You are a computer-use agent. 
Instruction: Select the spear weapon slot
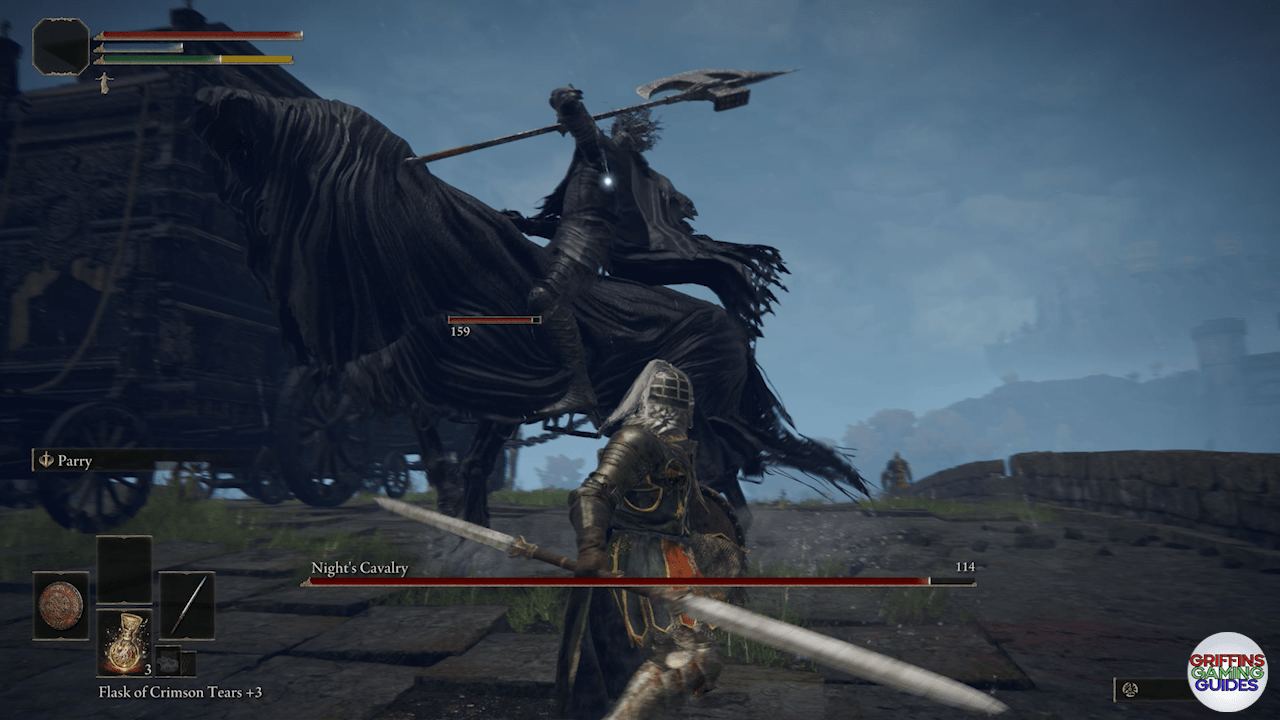[x=187, y=605]
